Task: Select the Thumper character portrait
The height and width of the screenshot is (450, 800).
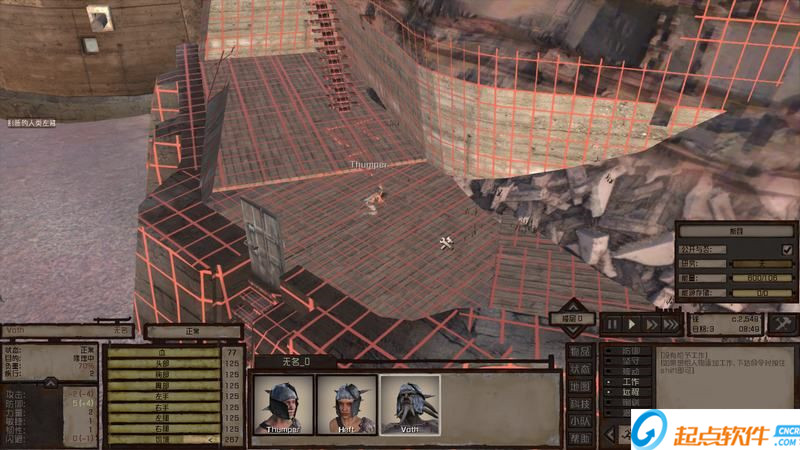Action: [283, 404]
